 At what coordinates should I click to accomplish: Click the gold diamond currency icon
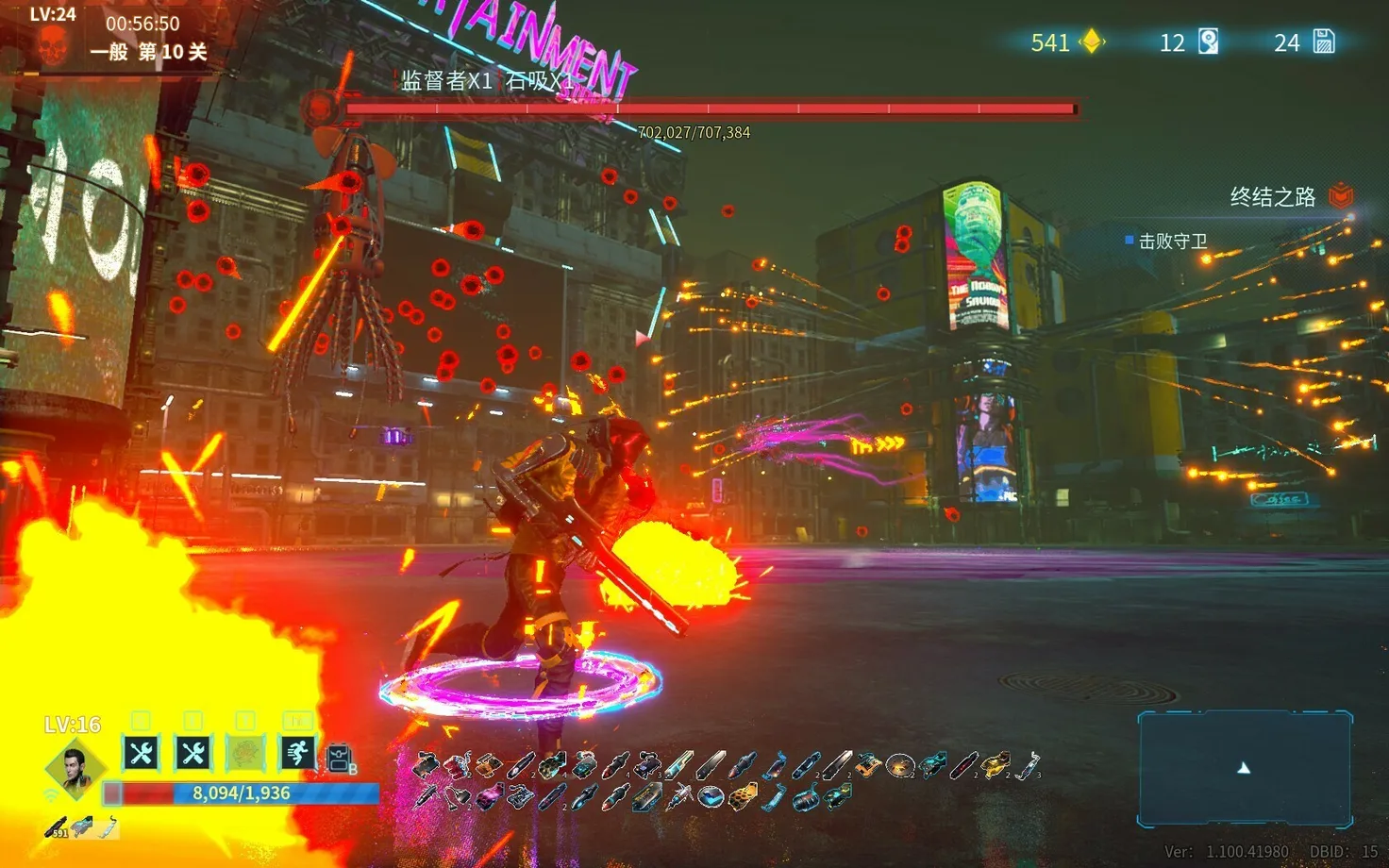[1092, 42]
